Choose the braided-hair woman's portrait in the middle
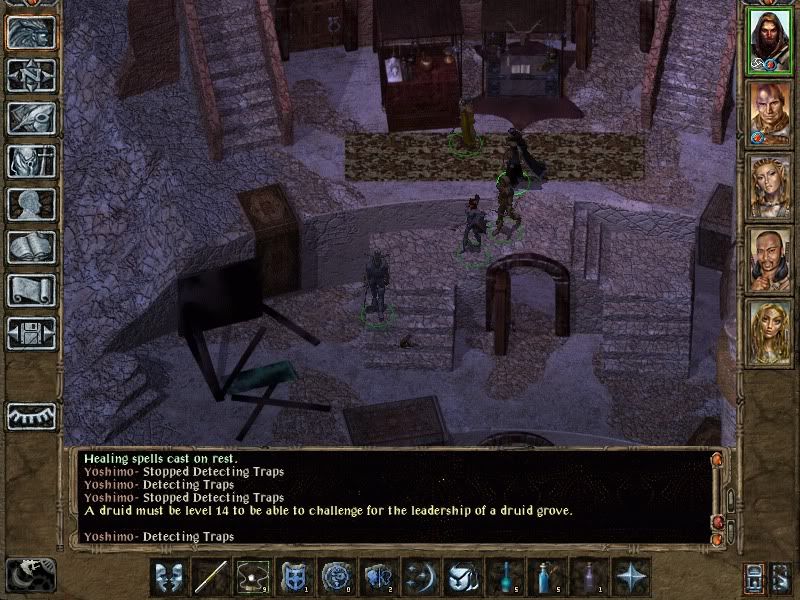 pos(769,186)
